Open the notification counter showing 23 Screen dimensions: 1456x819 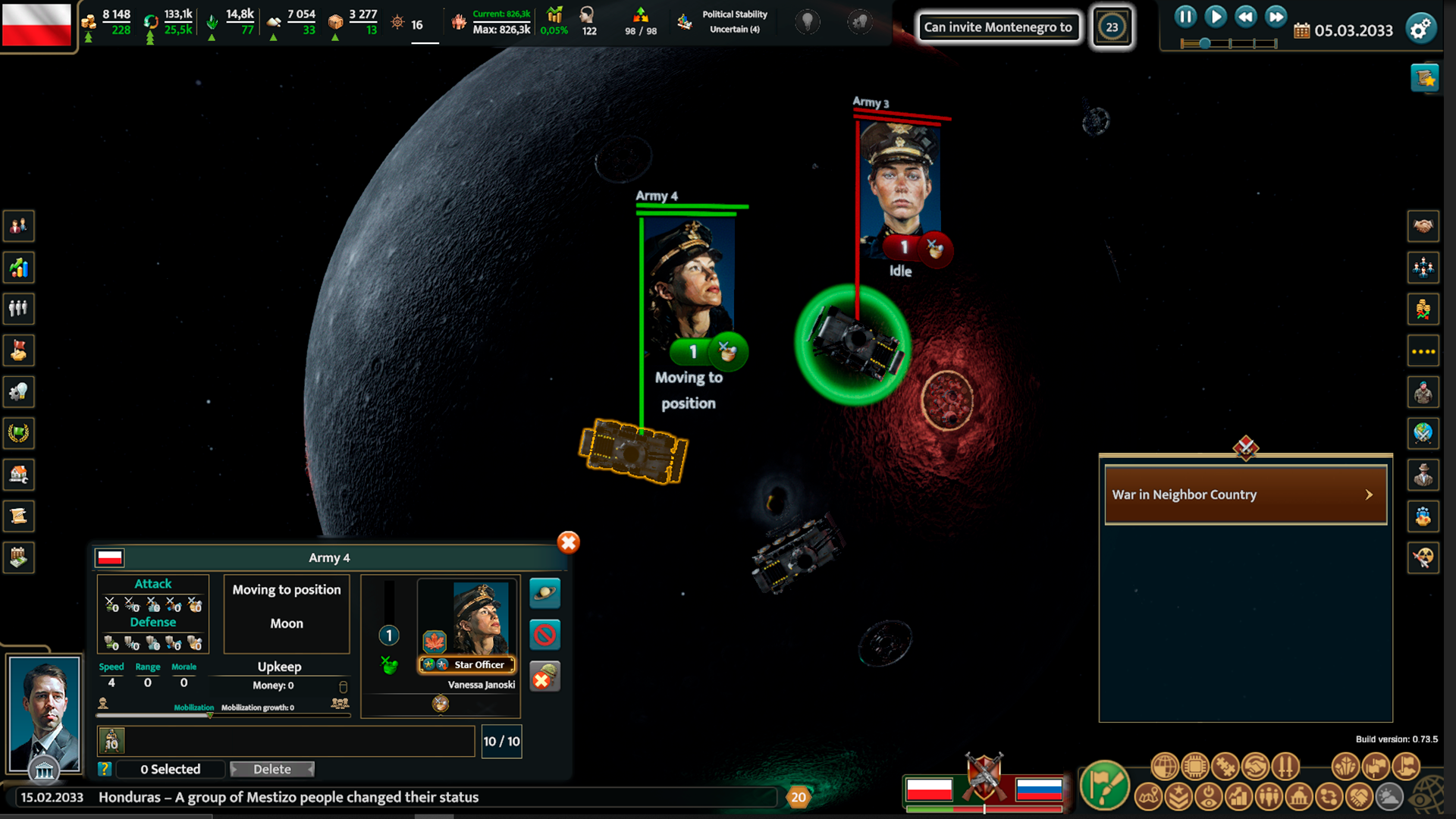1112,27
